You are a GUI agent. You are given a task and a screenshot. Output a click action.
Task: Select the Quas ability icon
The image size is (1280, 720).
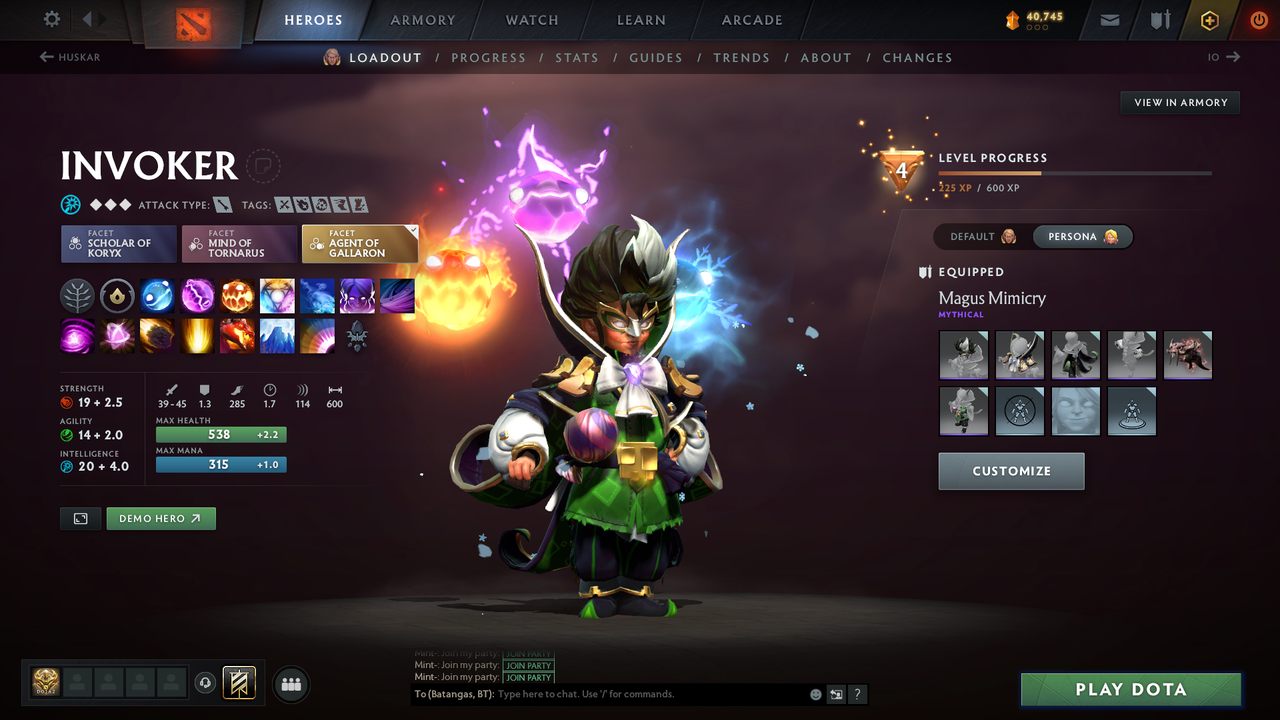click(157, 295)
